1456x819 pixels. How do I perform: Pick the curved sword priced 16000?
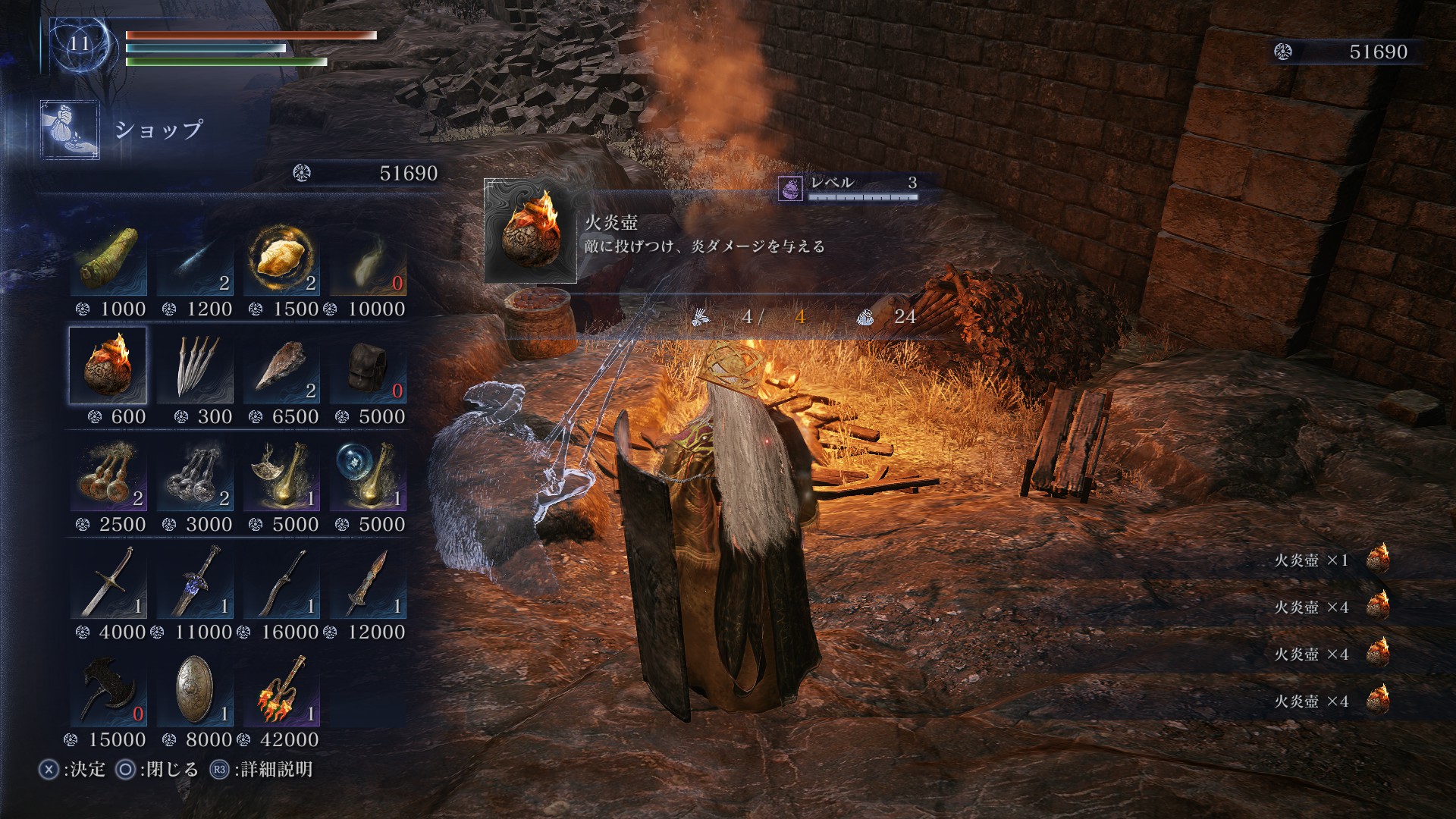281,581
